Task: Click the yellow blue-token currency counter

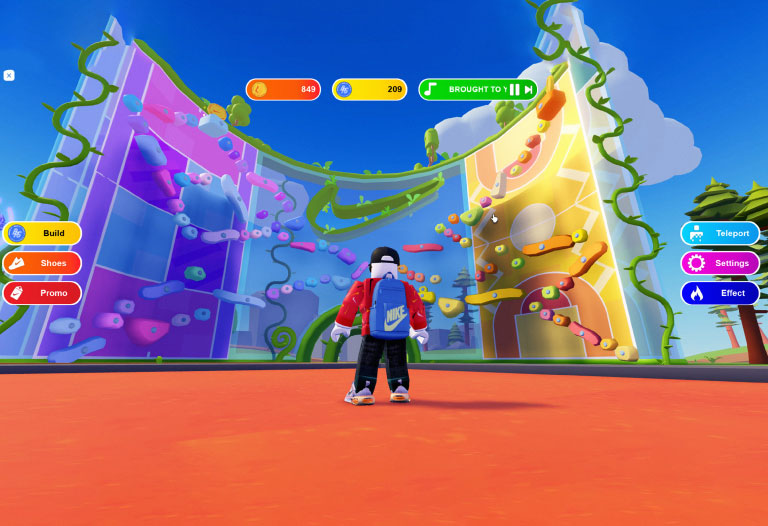Action: pyautogui.click(x=369, y=90)
